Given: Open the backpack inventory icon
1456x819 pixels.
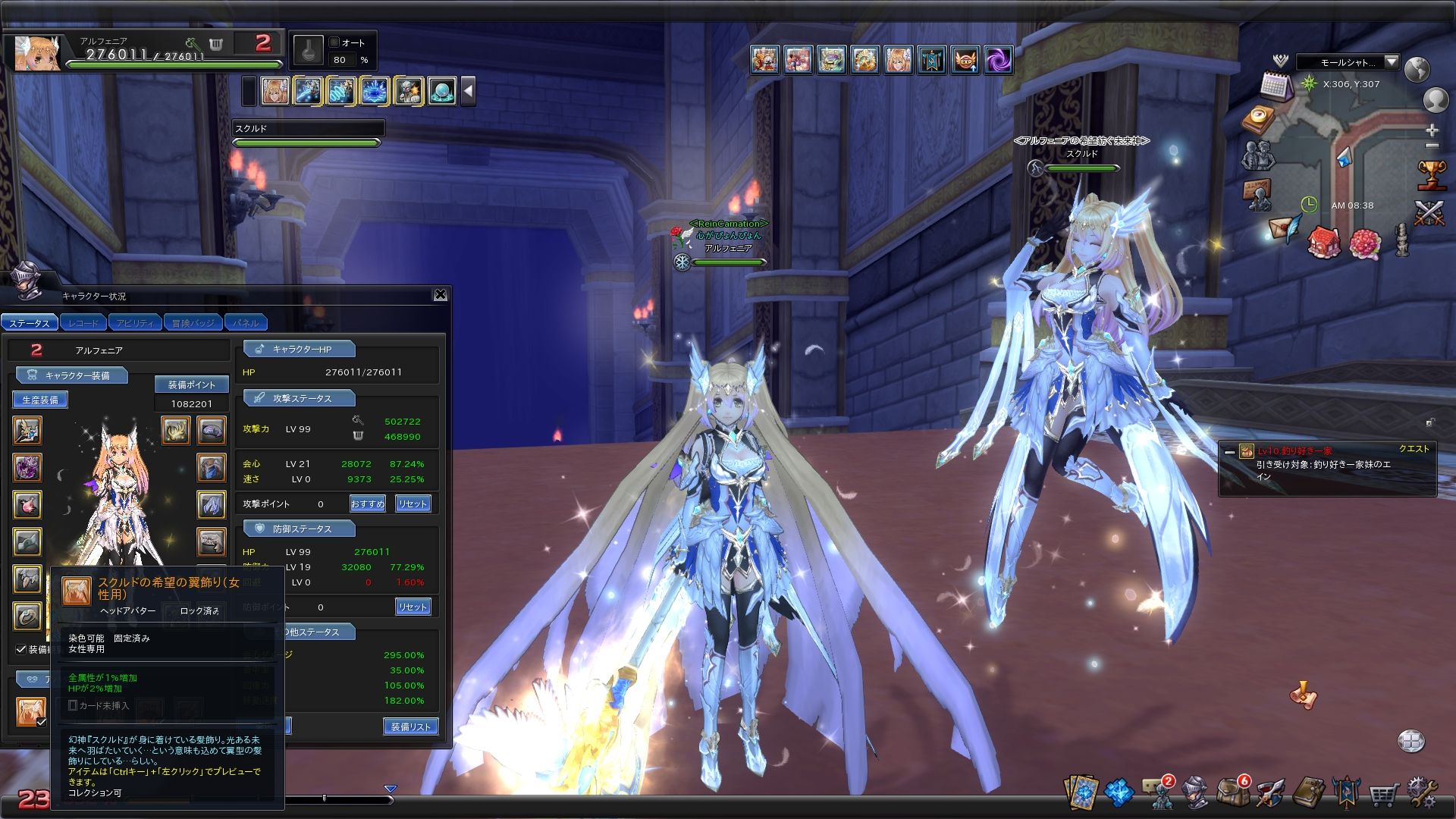Looking at the screenshot, I should click(1232, 792).
